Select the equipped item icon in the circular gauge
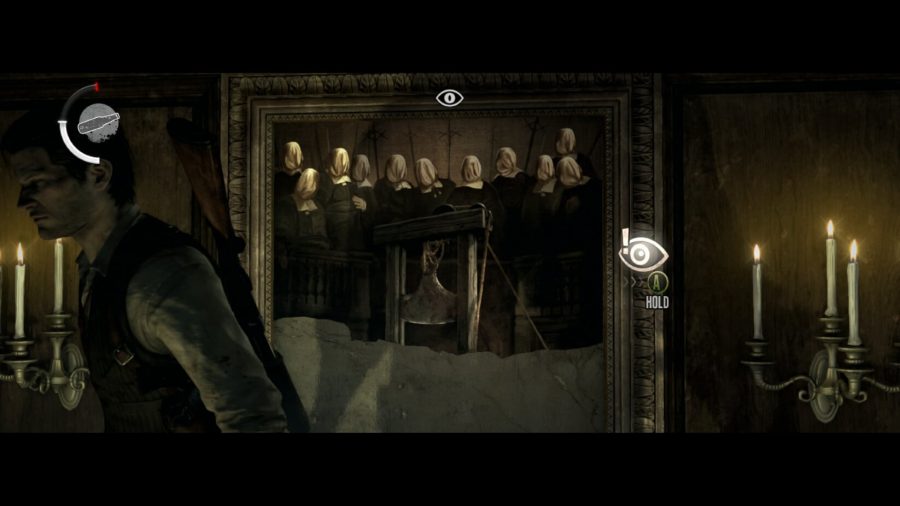 [99, 123]
